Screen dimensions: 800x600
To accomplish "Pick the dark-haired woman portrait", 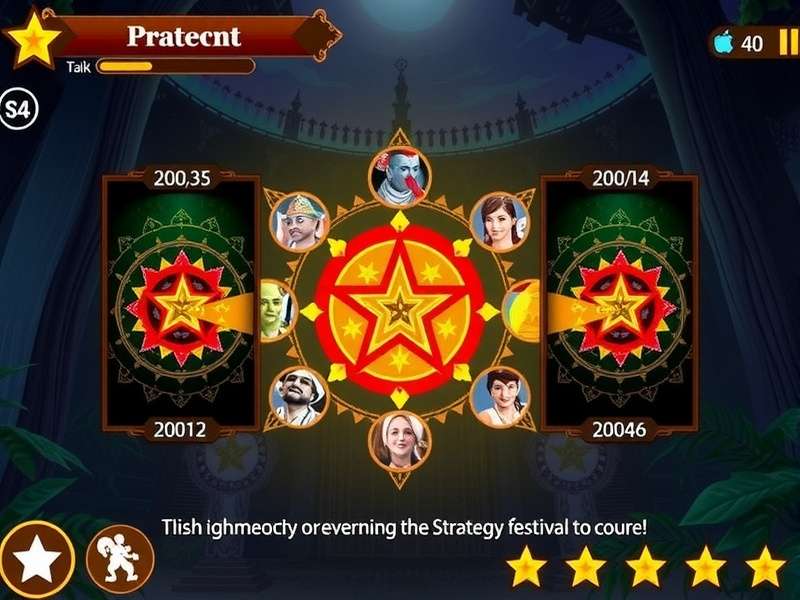I will pos(499,221).
